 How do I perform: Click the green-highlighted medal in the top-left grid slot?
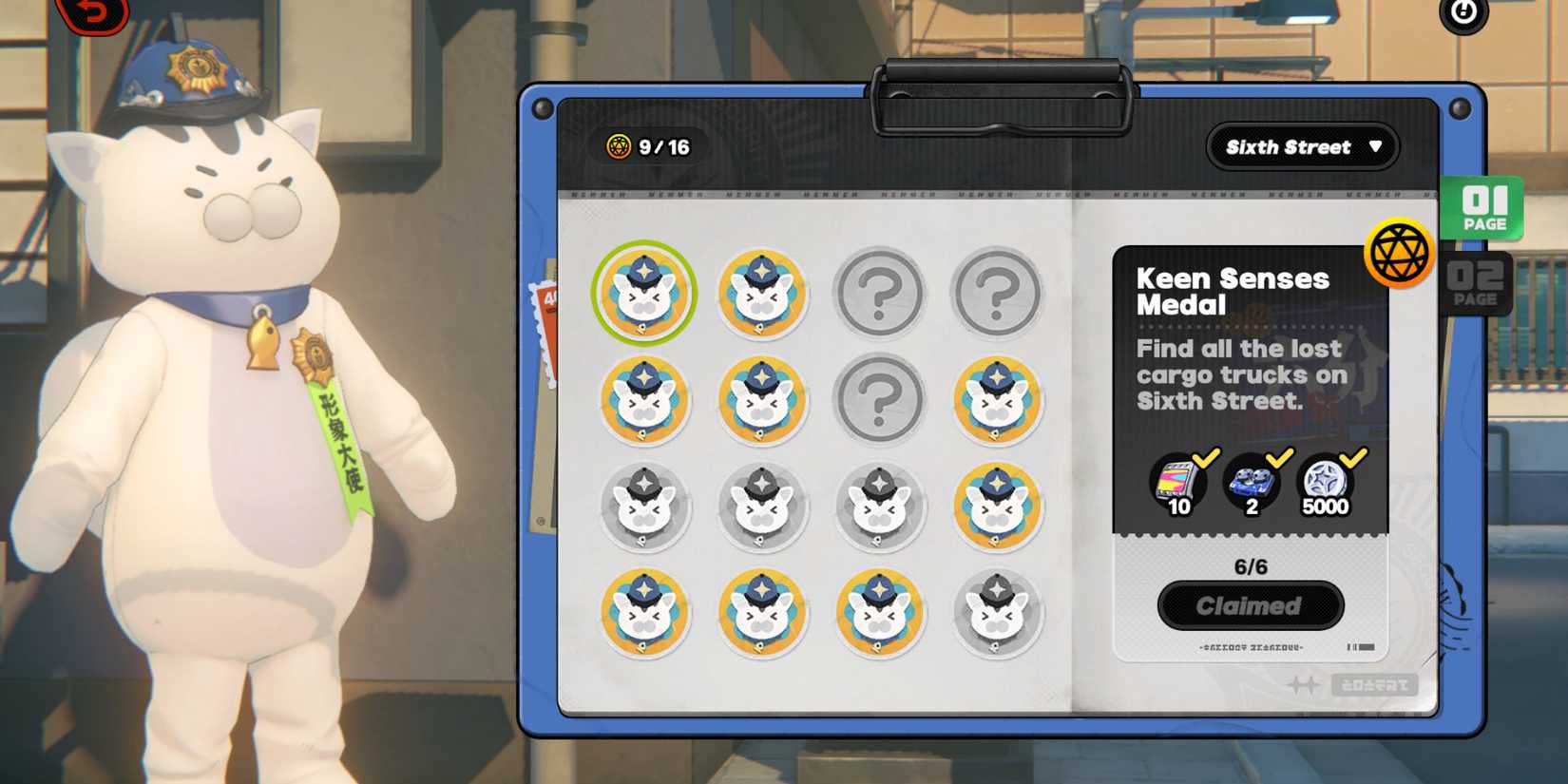pos(644,294)
